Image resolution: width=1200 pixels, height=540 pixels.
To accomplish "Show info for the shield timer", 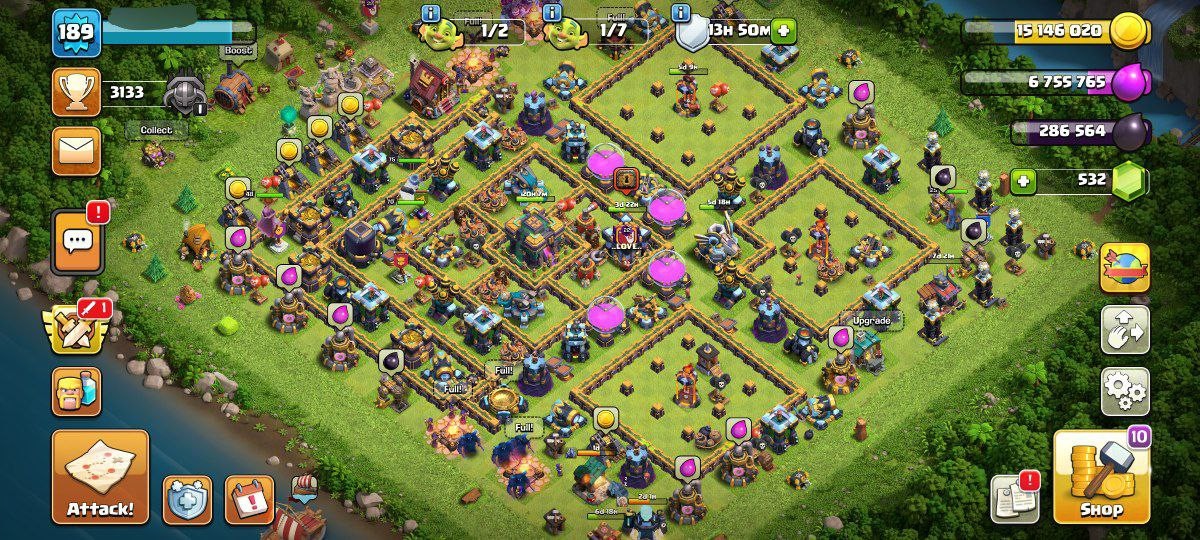I will [x=682, y=13].
